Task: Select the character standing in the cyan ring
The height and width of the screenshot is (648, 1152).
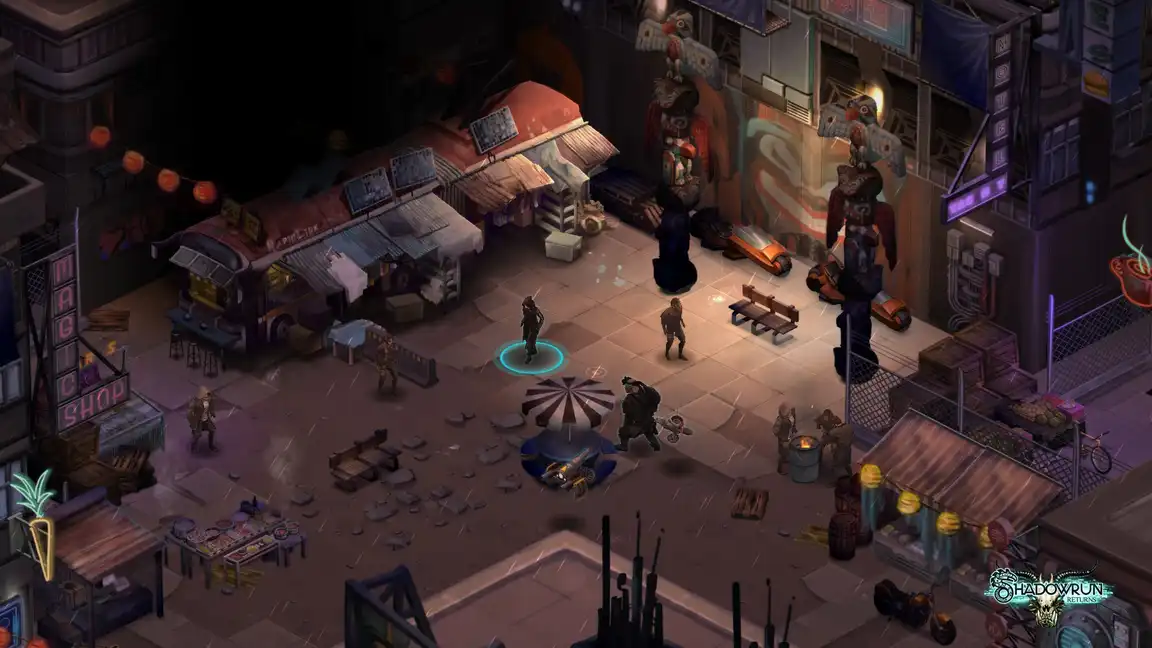Action: tap(530, 328)
